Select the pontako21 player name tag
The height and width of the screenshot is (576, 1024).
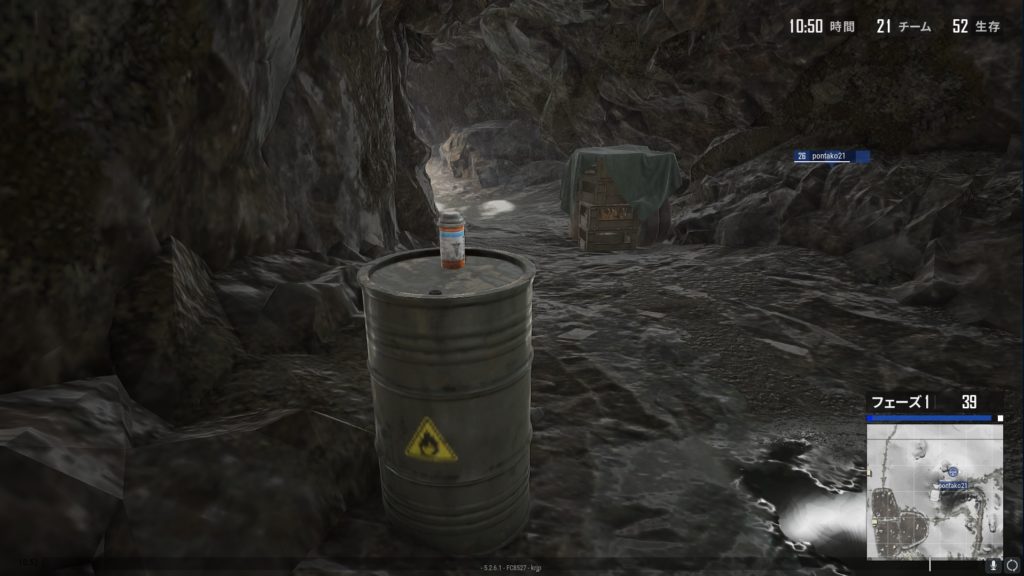coord(832,156)
